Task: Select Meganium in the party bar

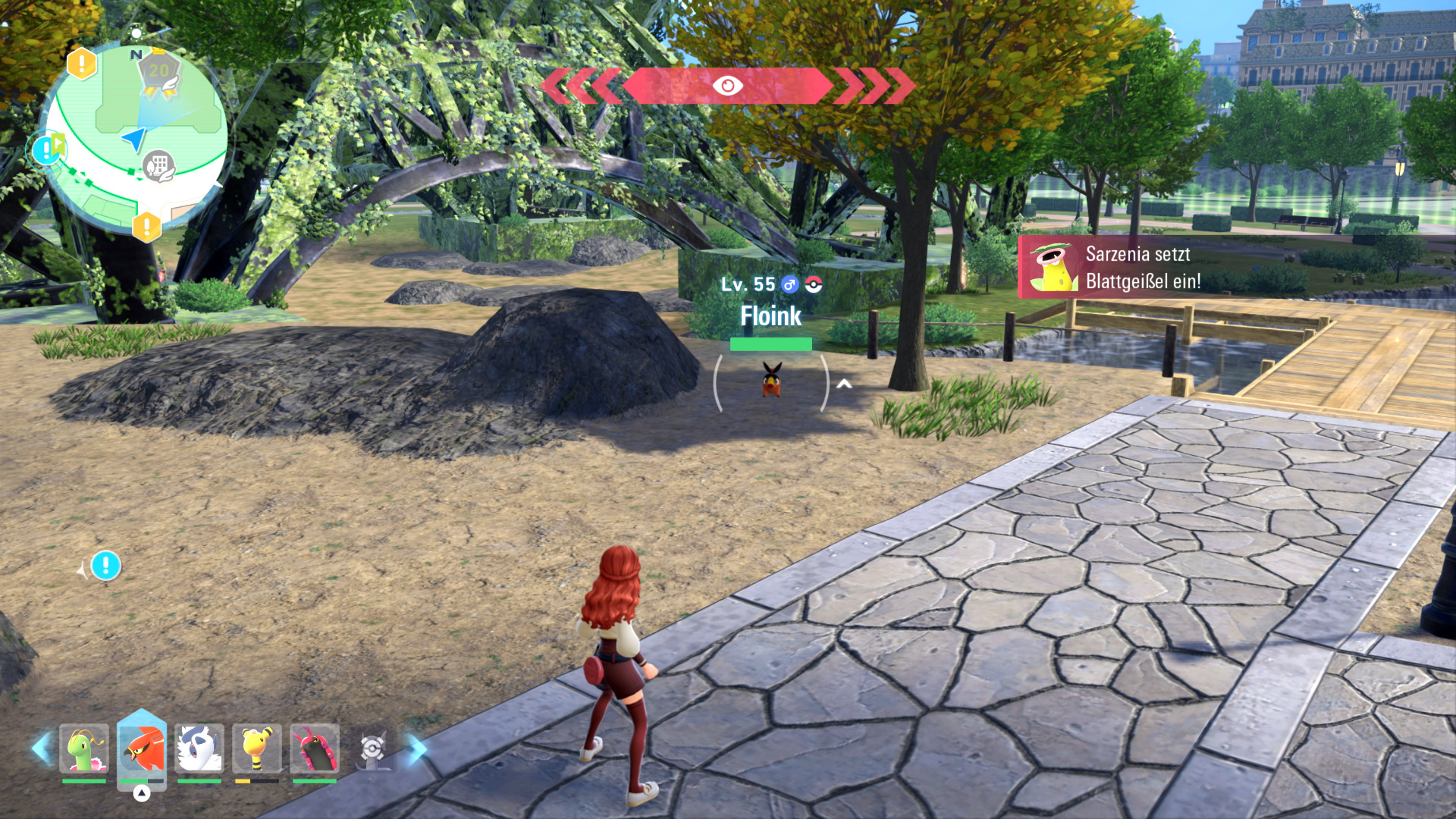Action: tap(84, 748)
